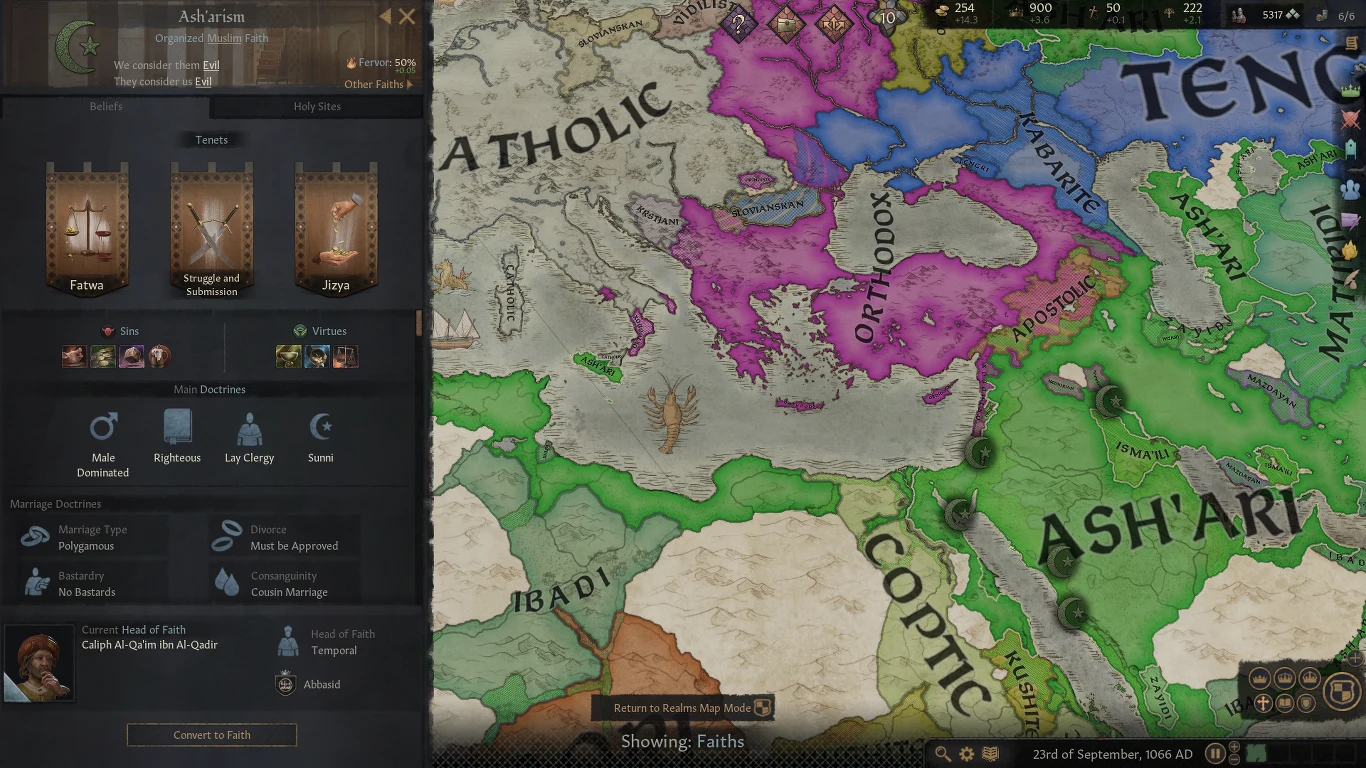Pause the game with the pause button
Screen dimensions: 1366x768
point(1215,753)
